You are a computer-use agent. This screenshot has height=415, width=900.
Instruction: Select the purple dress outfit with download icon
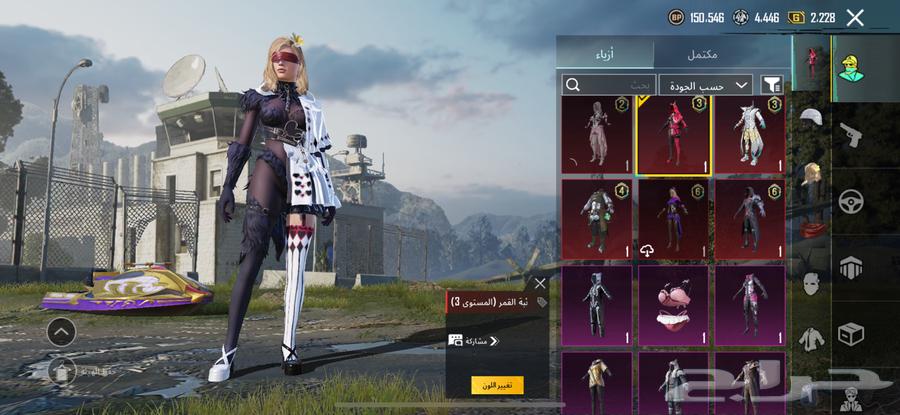673,218
